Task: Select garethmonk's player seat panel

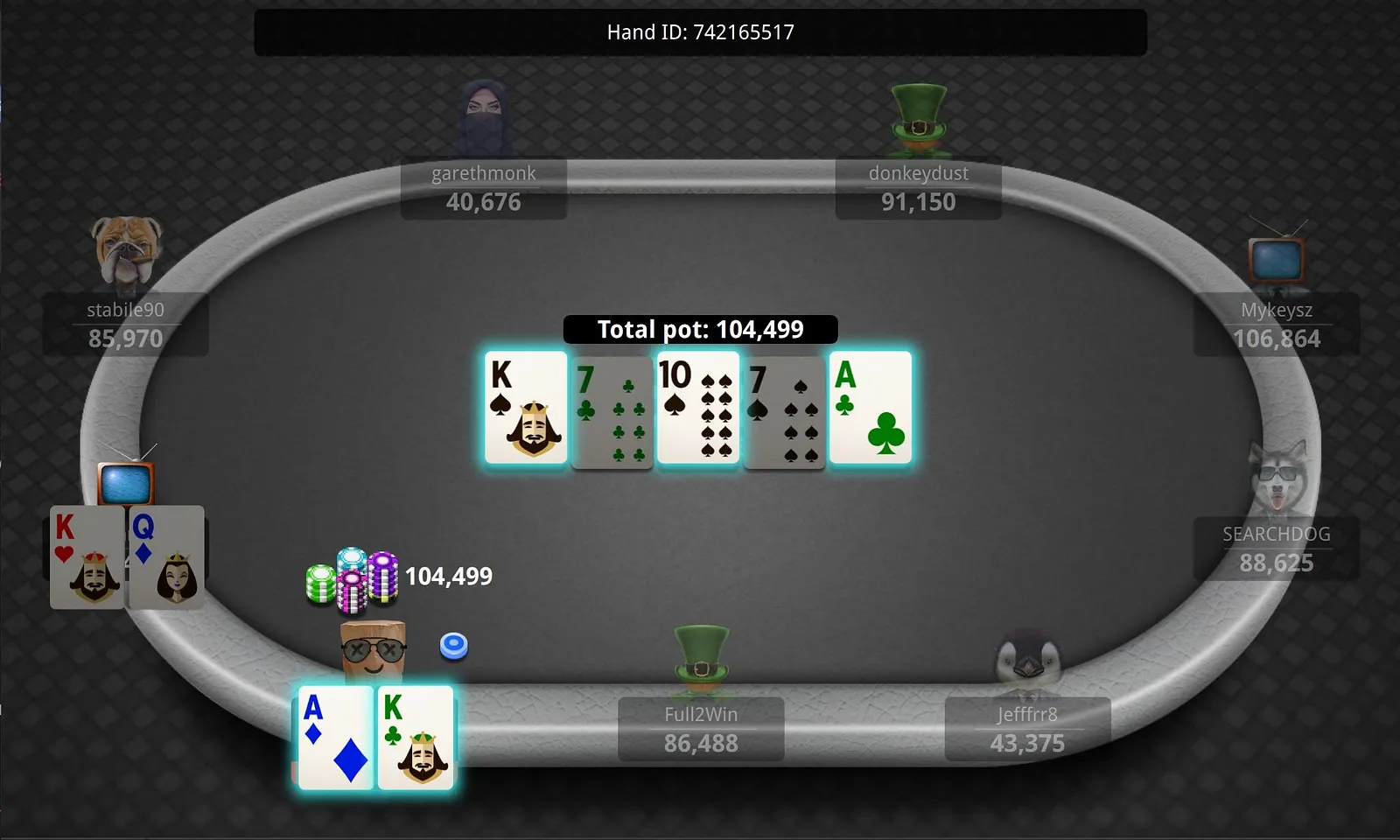Action: click(x=484, y=188)
